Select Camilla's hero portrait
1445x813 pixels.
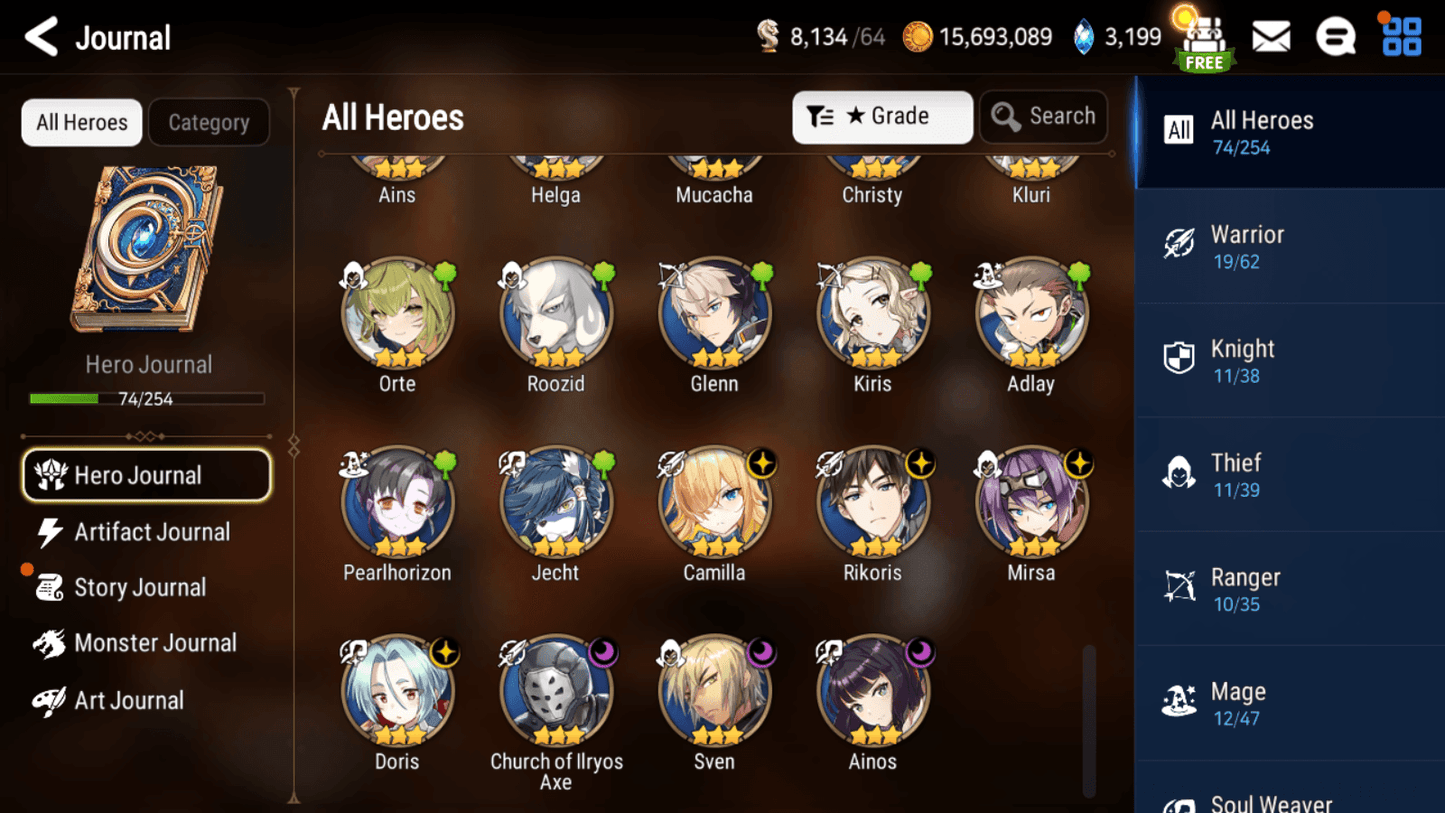[x=714, y=503]
